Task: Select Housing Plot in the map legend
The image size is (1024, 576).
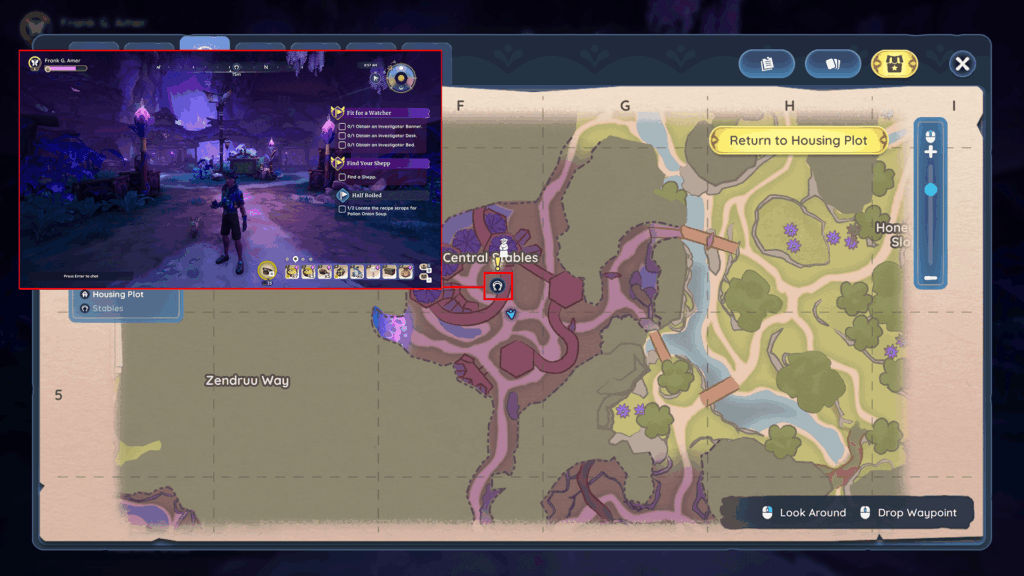Action: click(x=117, y=295)
